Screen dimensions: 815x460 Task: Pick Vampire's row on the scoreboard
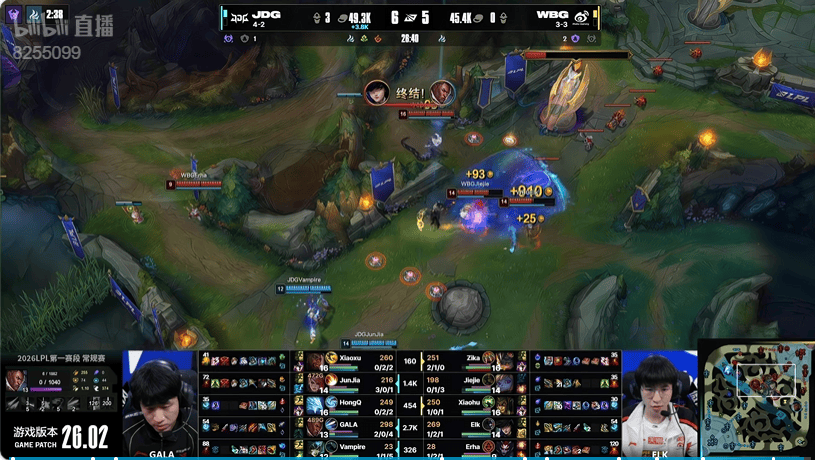point(350,446)
